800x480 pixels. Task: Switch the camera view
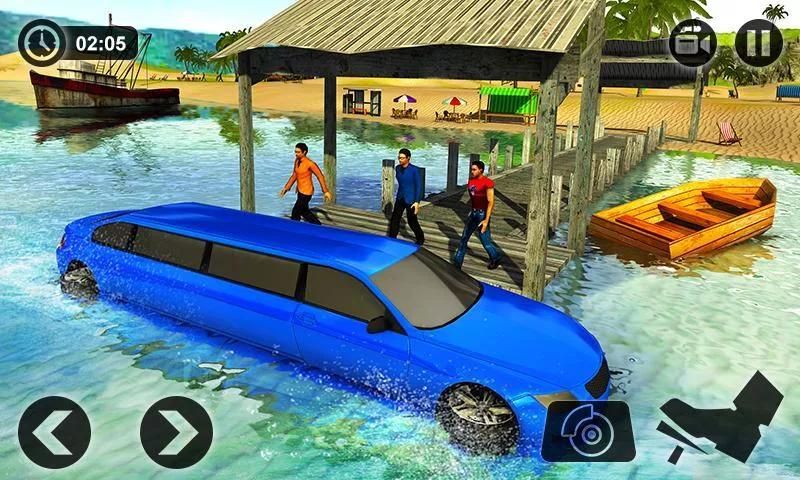pyautogui.click(x=692, y=43)
